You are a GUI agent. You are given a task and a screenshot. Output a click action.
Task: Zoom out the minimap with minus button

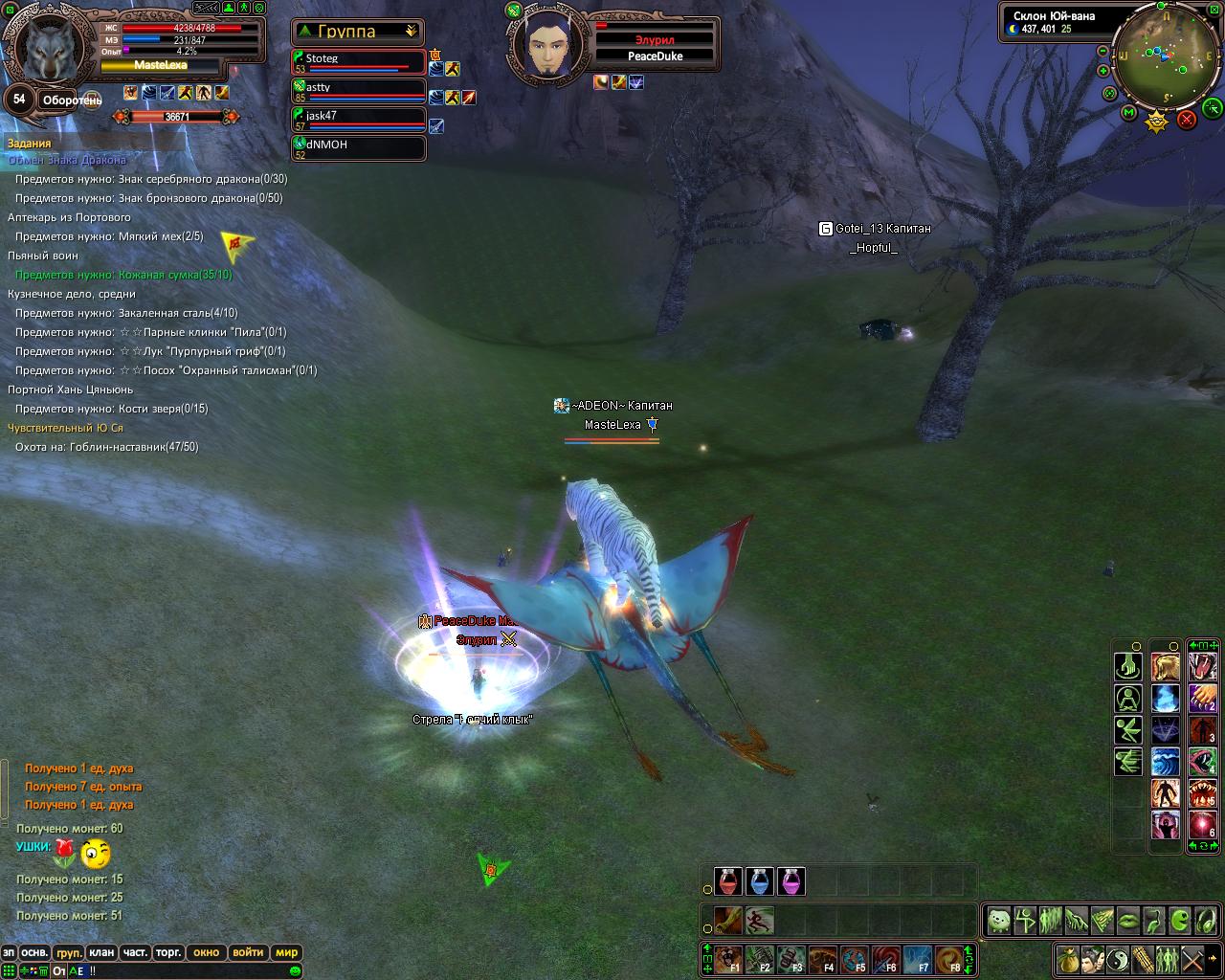[1103, 52]
